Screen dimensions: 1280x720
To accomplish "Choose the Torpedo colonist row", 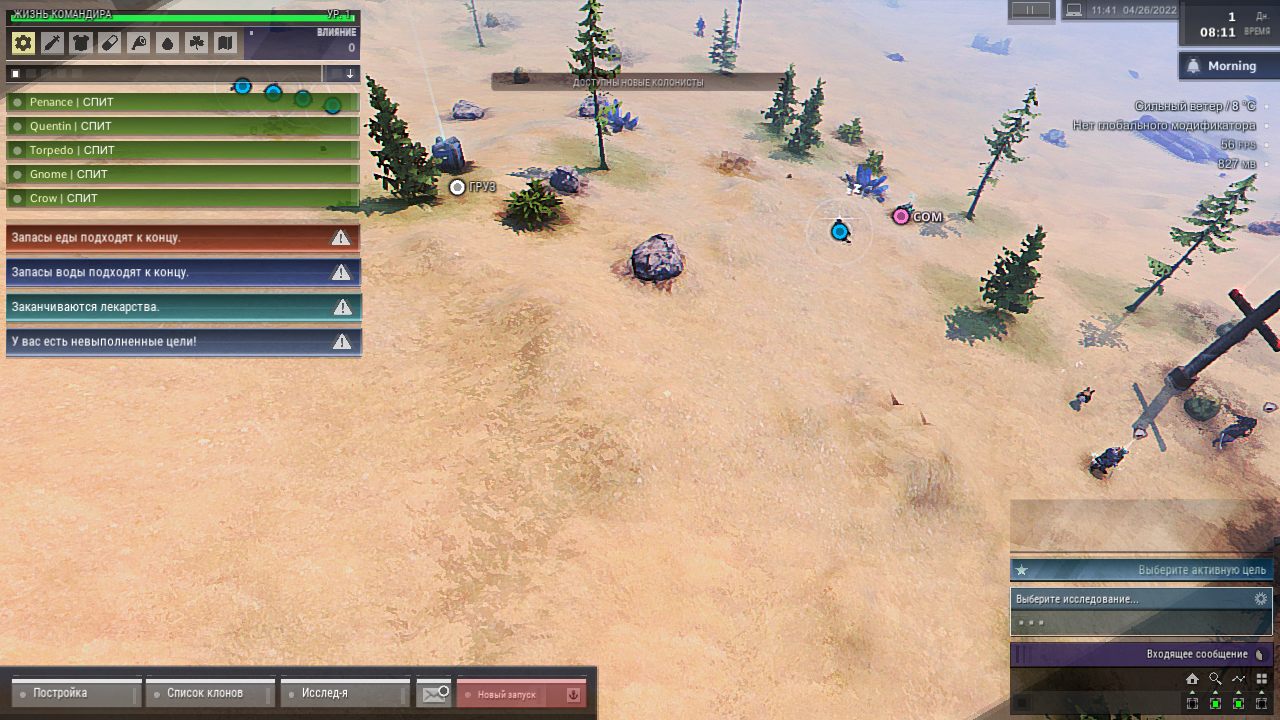I will click(183, 150).
